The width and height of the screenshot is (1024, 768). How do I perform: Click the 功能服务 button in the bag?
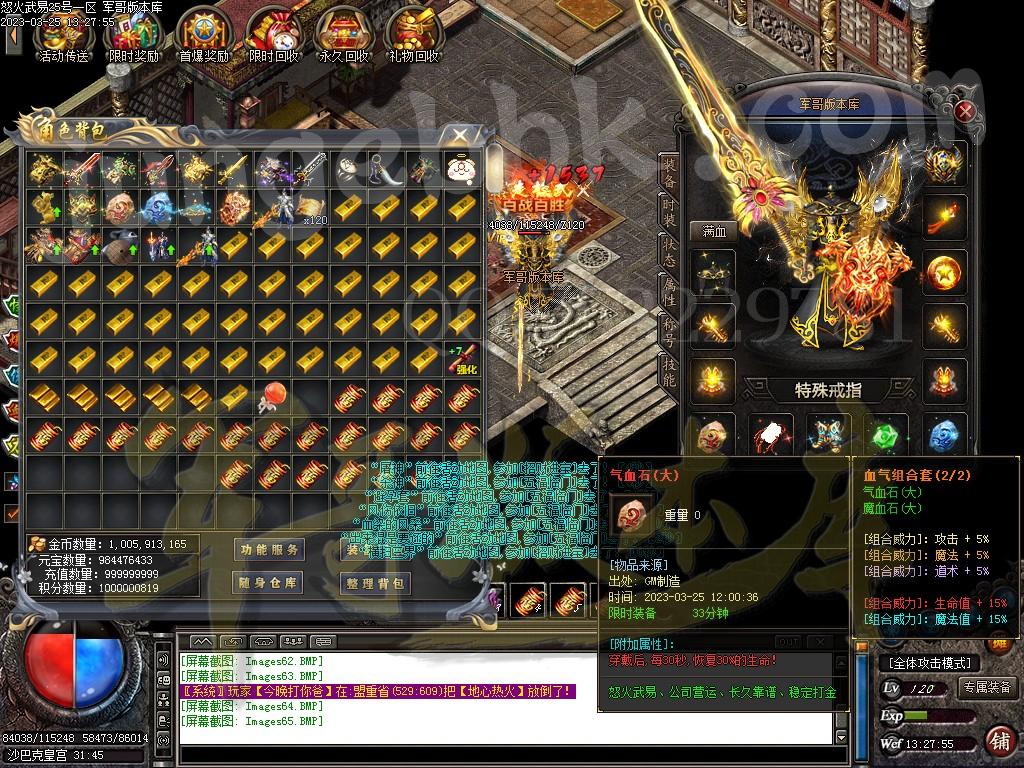pos(269,550)
